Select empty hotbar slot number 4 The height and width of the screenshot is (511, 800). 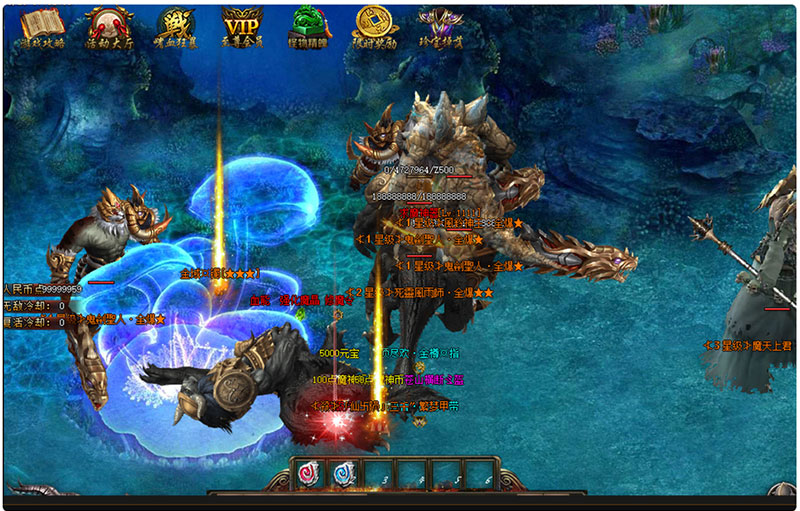[414, 475]
